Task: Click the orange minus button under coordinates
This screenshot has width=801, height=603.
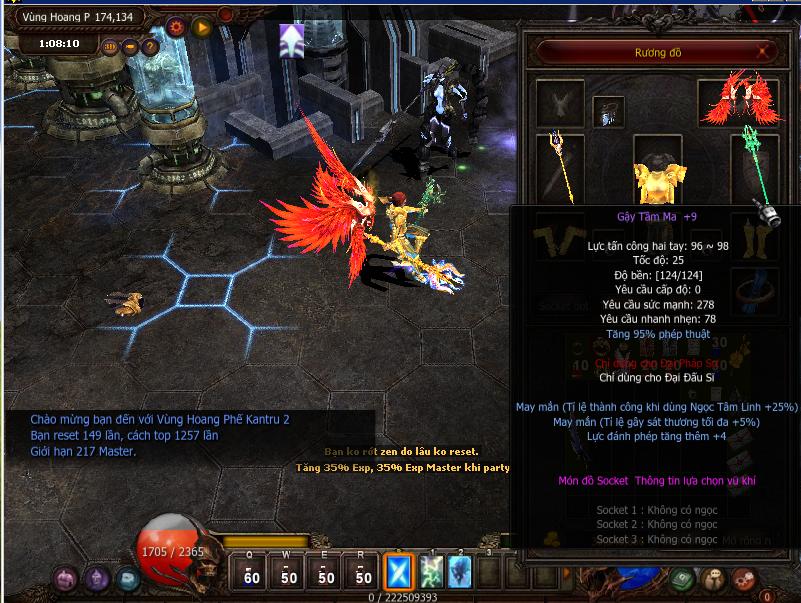Action: tap(130, 47)
